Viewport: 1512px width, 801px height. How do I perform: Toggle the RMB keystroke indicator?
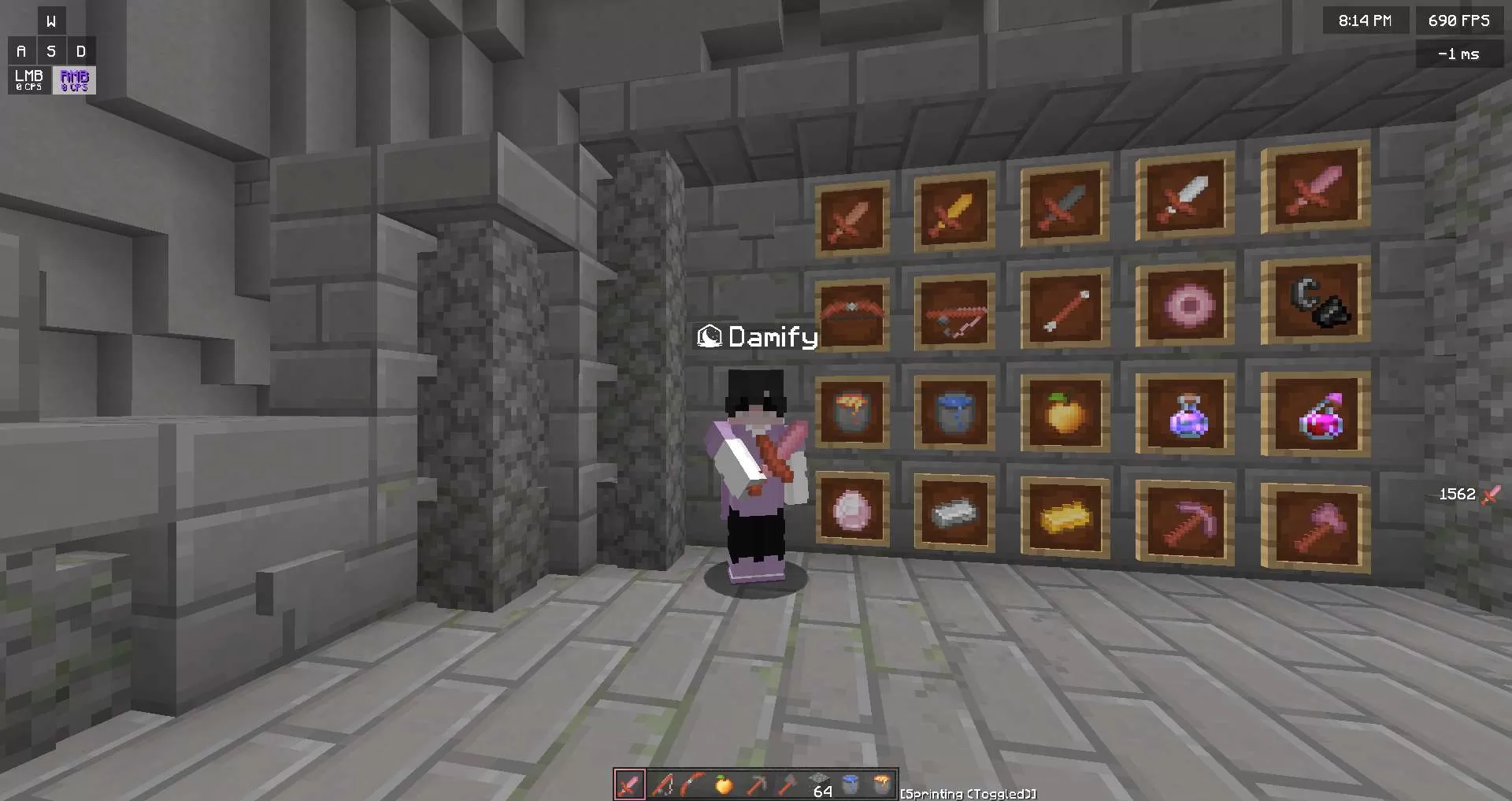tap(73, 80)
